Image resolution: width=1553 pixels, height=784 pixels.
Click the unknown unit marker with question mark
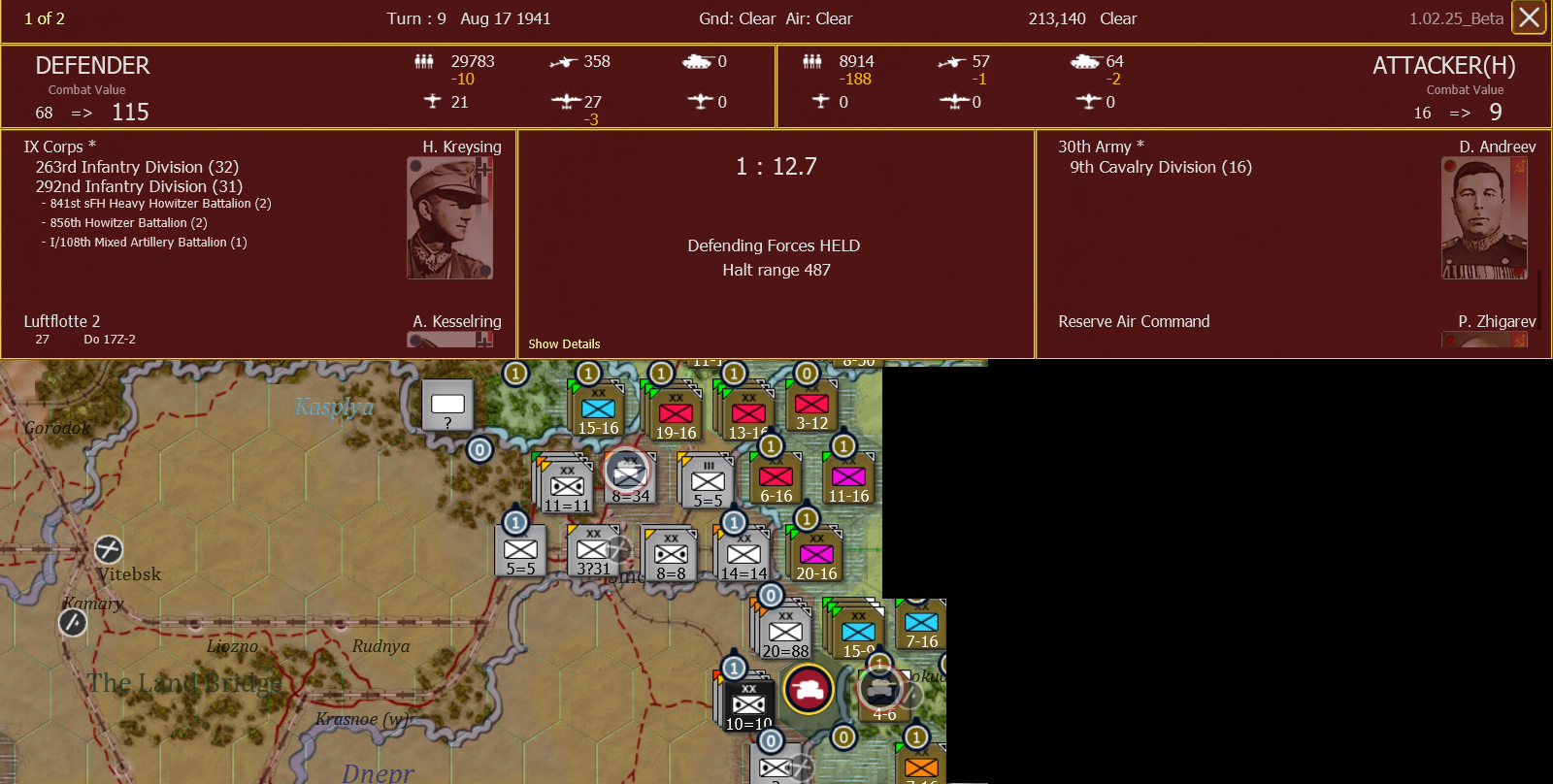(446, 404)
